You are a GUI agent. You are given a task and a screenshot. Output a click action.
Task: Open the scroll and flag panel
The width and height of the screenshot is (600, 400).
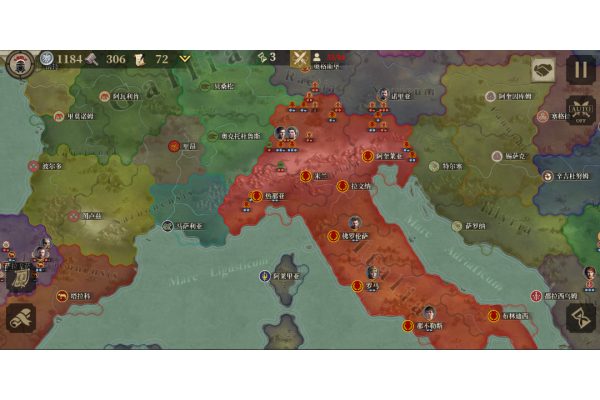tap(20, 277)
